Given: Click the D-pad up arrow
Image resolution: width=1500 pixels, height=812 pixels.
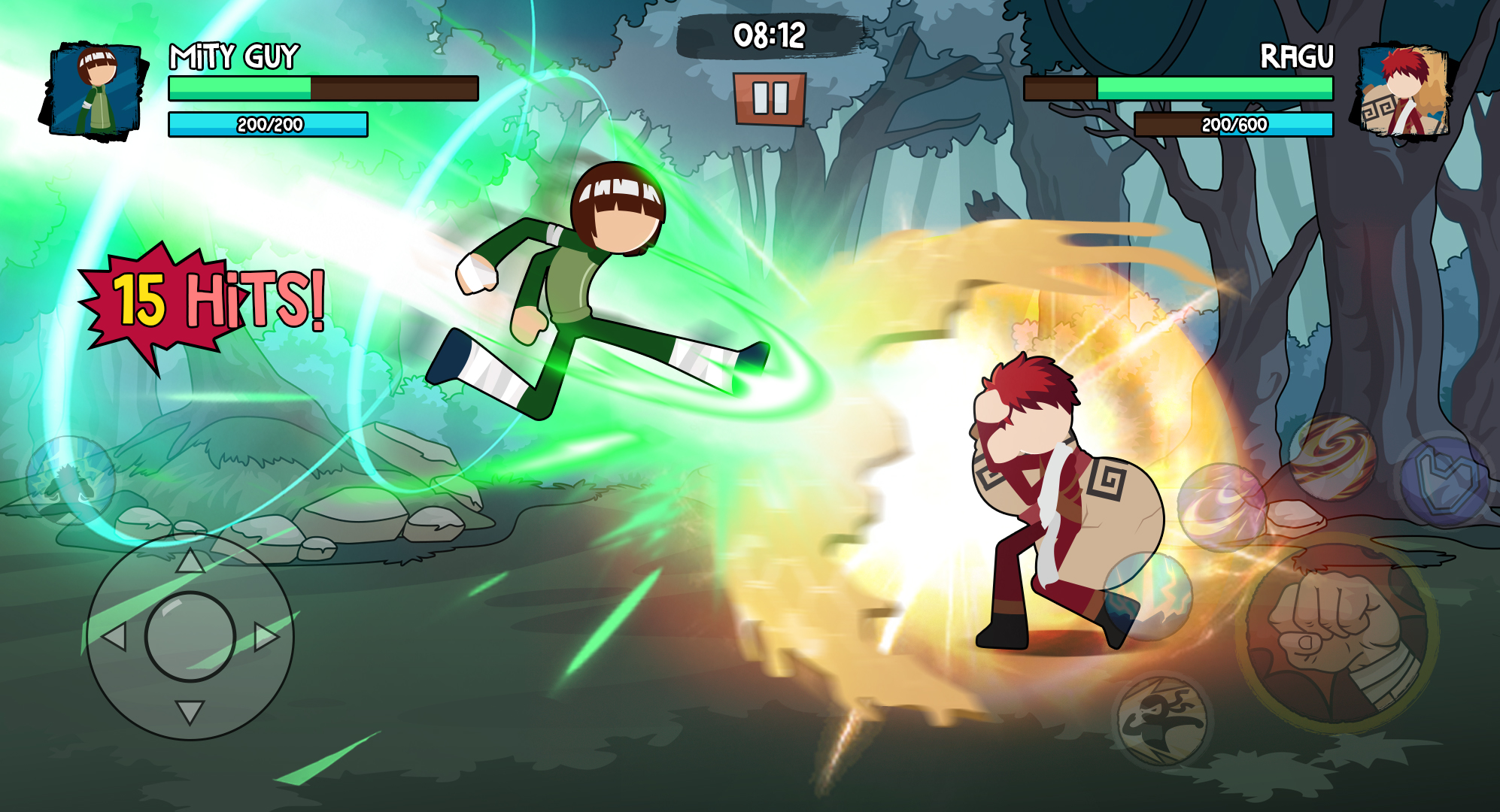Looking at the screenshot, I should click(190, 561).
